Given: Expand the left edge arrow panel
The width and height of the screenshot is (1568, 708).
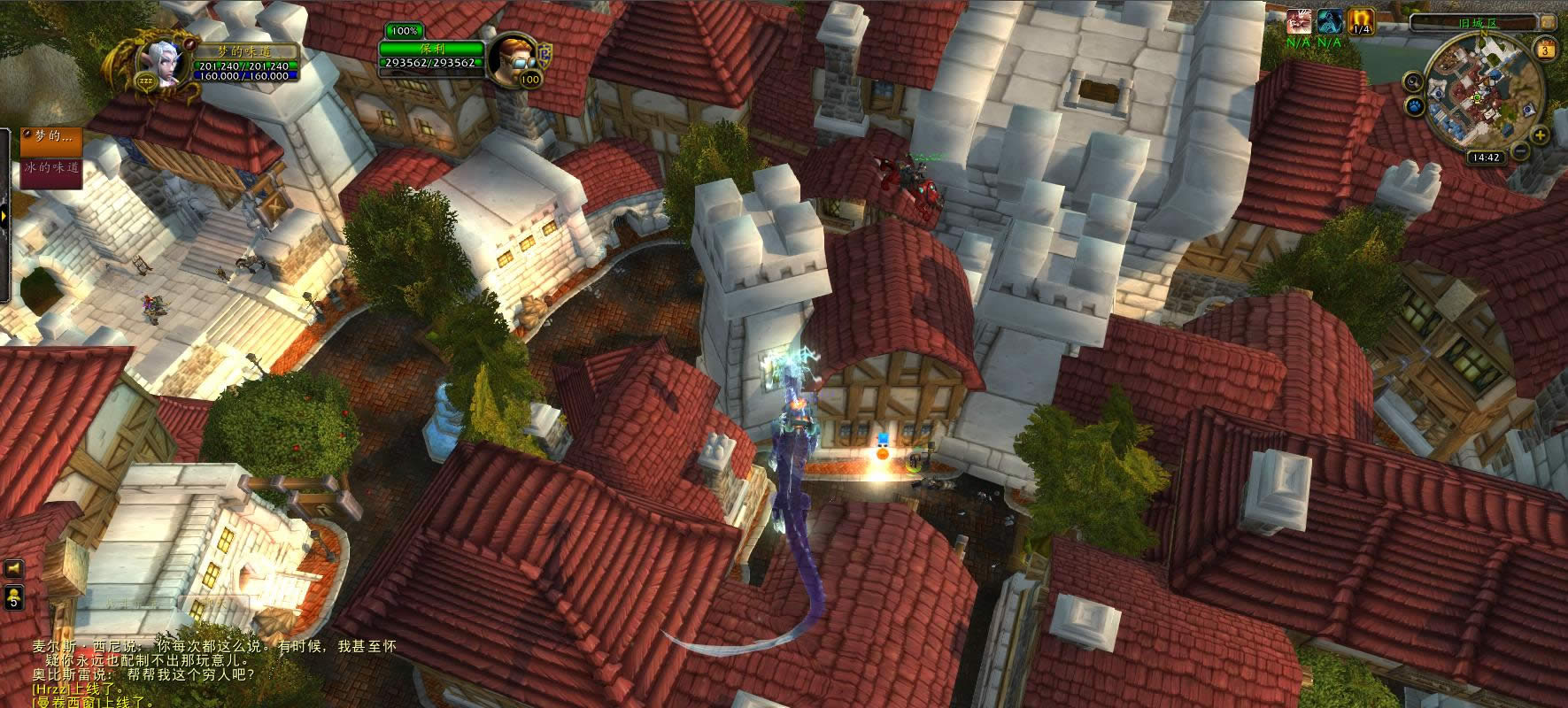Looking at the screenshot, I should [5, 216].
